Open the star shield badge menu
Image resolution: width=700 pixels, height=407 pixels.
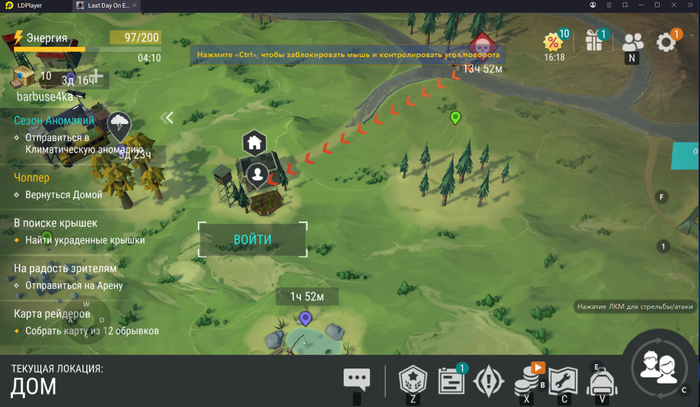pos(412,380)
